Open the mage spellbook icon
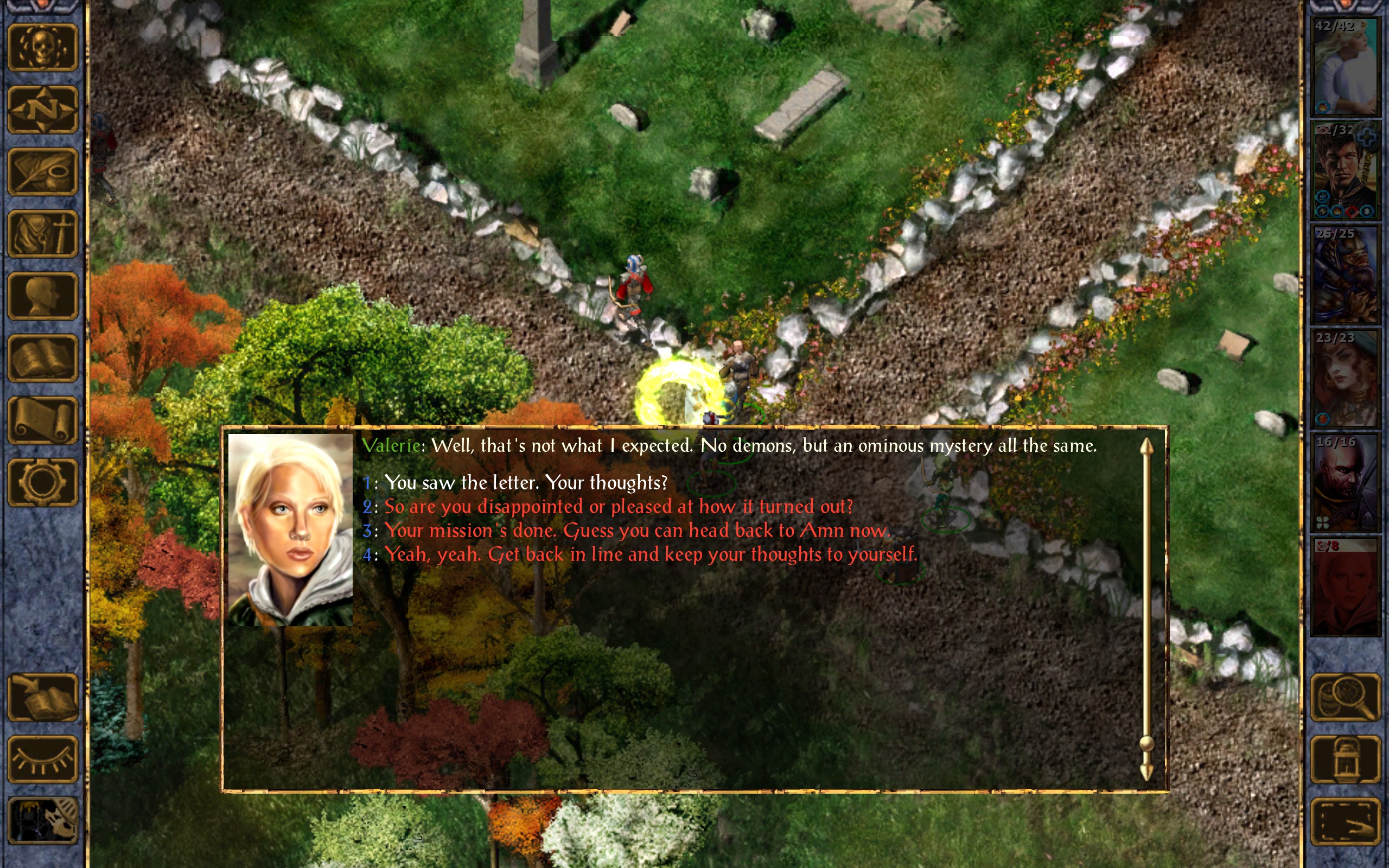 click(43, 358)
